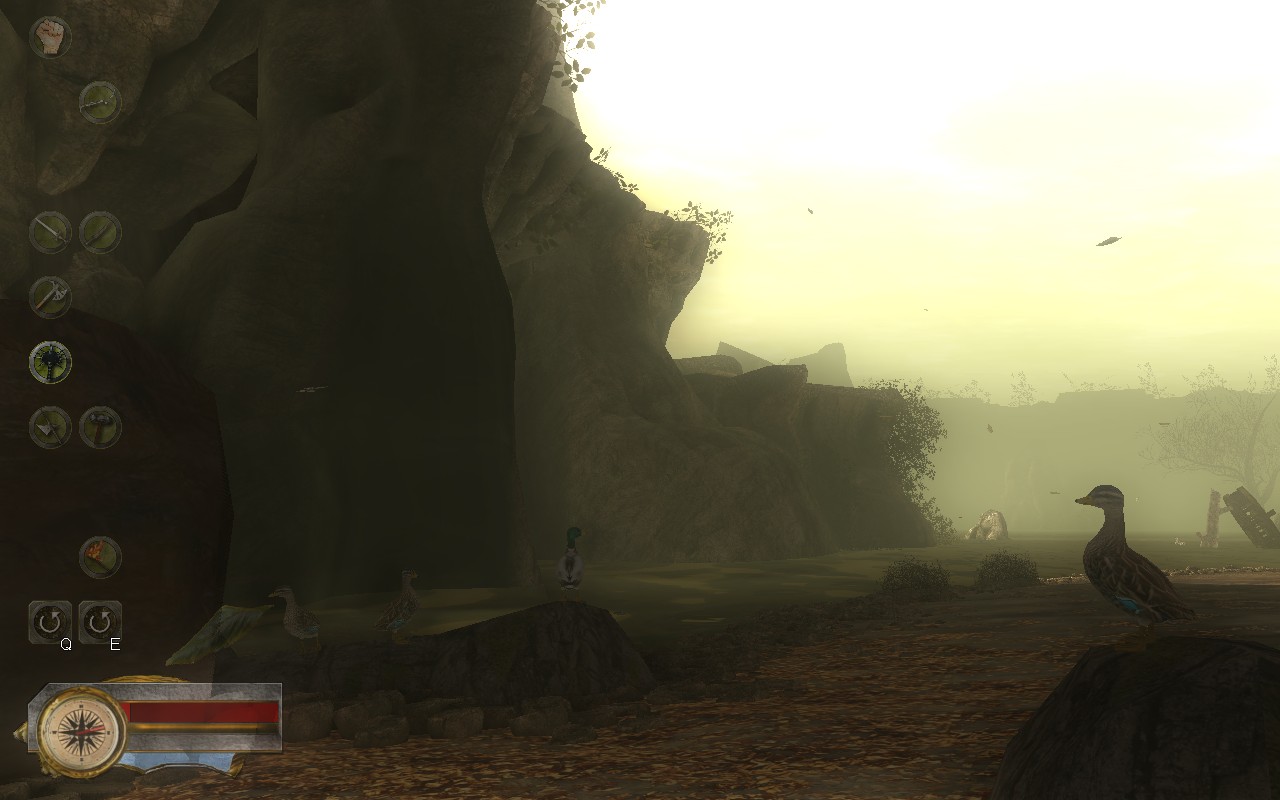Click the compass on the HUD
1280x800 pixels.
coord(78,731)
